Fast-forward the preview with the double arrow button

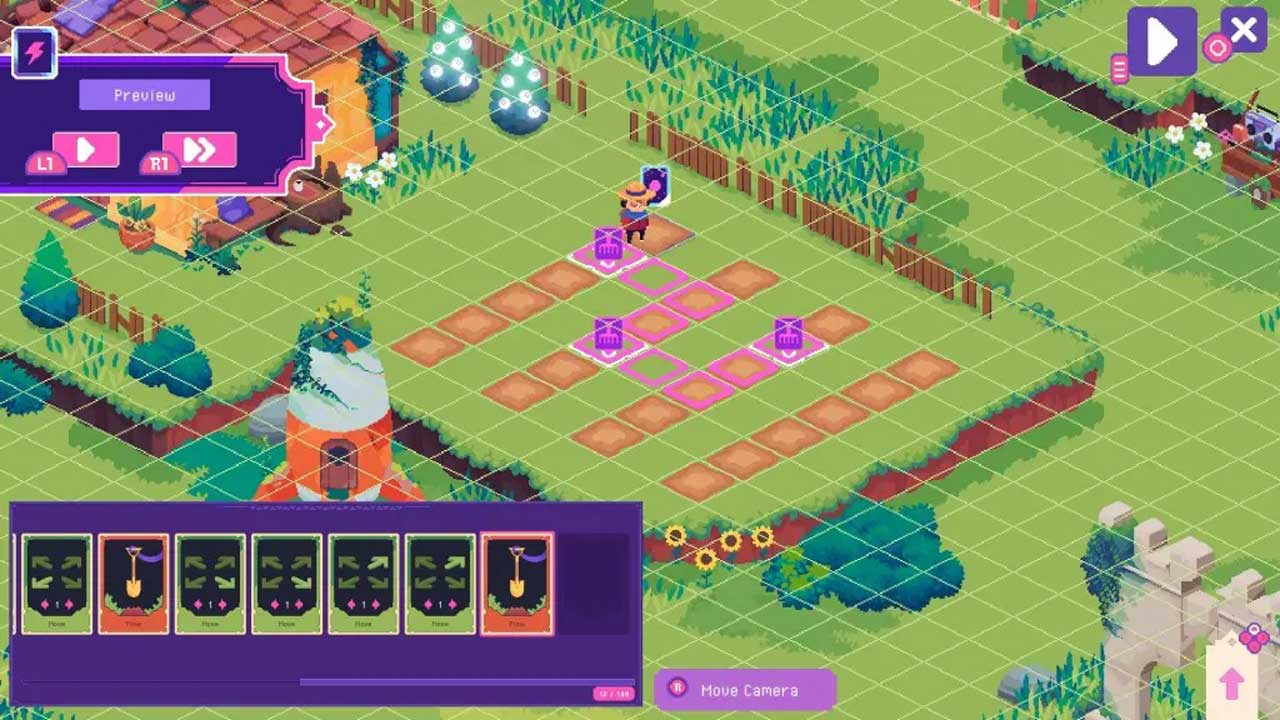(x=200, y=150)
